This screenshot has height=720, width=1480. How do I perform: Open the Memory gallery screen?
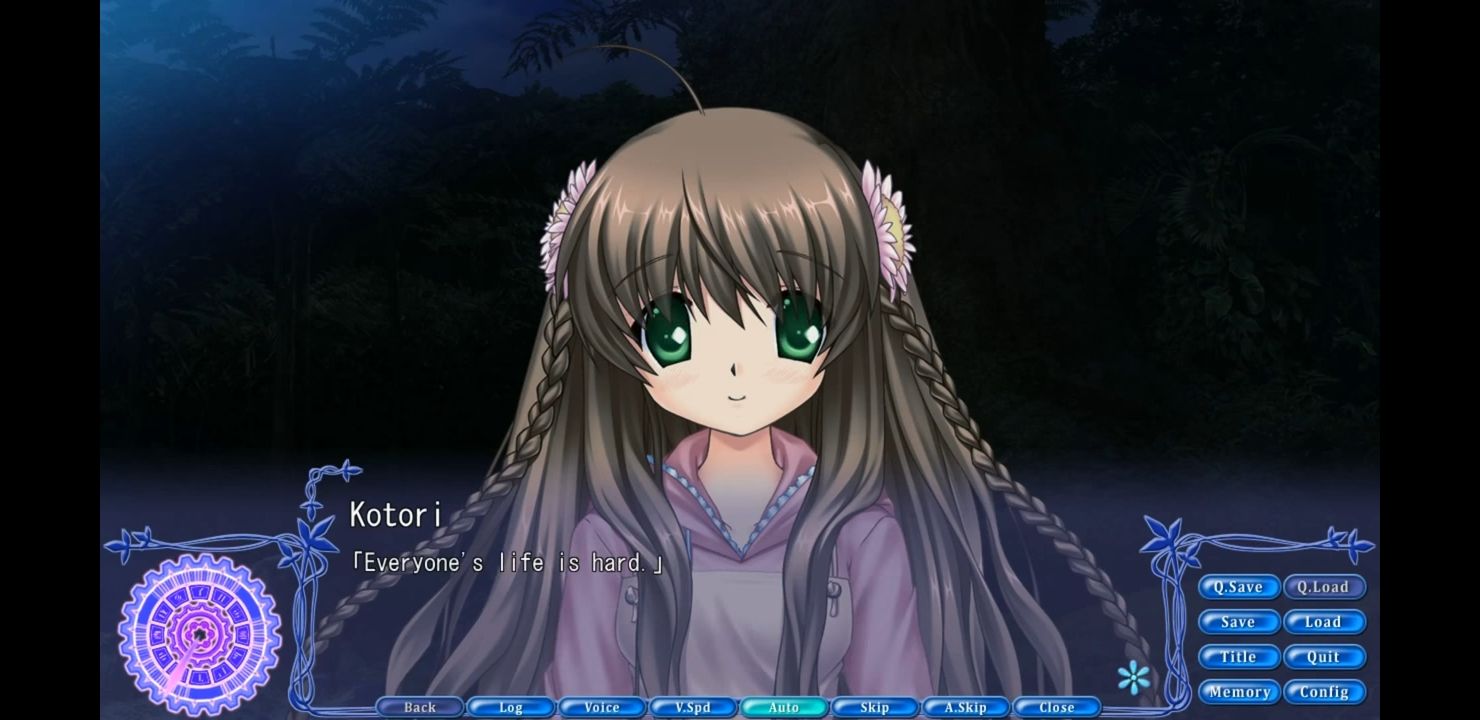pos(1238,691)
